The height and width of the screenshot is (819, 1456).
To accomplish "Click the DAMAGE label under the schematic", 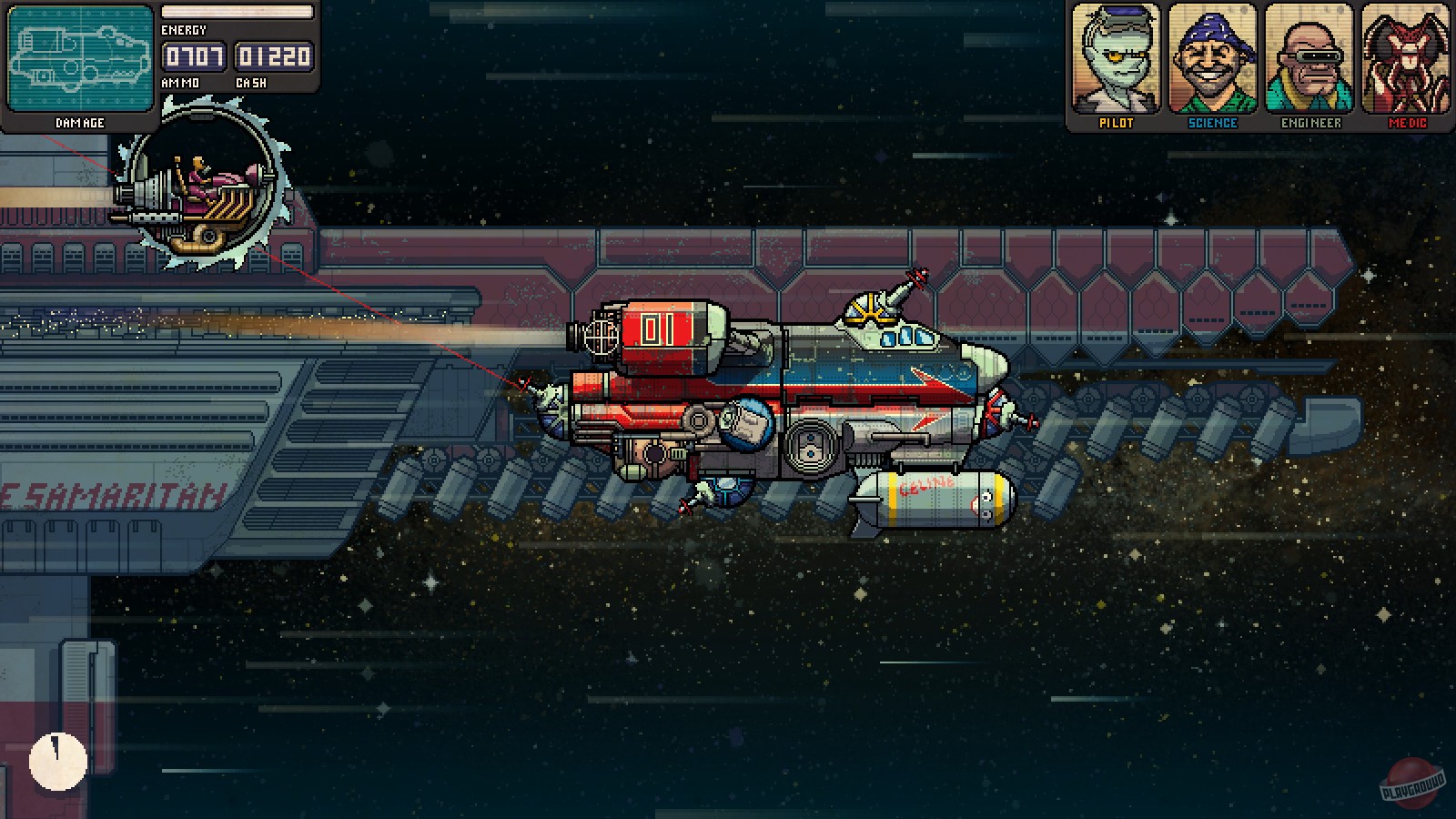I will [80, 122].
